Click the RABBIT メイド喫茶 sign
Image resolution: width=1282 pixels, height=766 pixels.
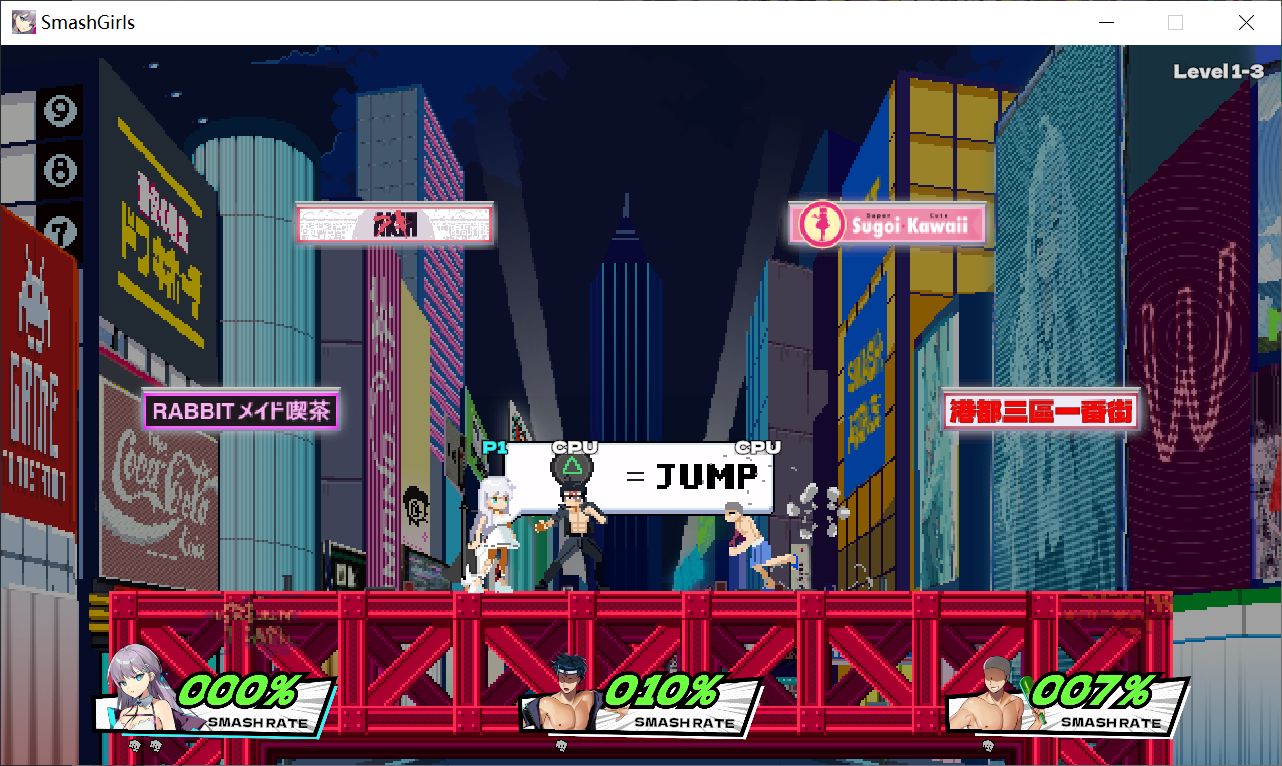click(x=240, y=411)
